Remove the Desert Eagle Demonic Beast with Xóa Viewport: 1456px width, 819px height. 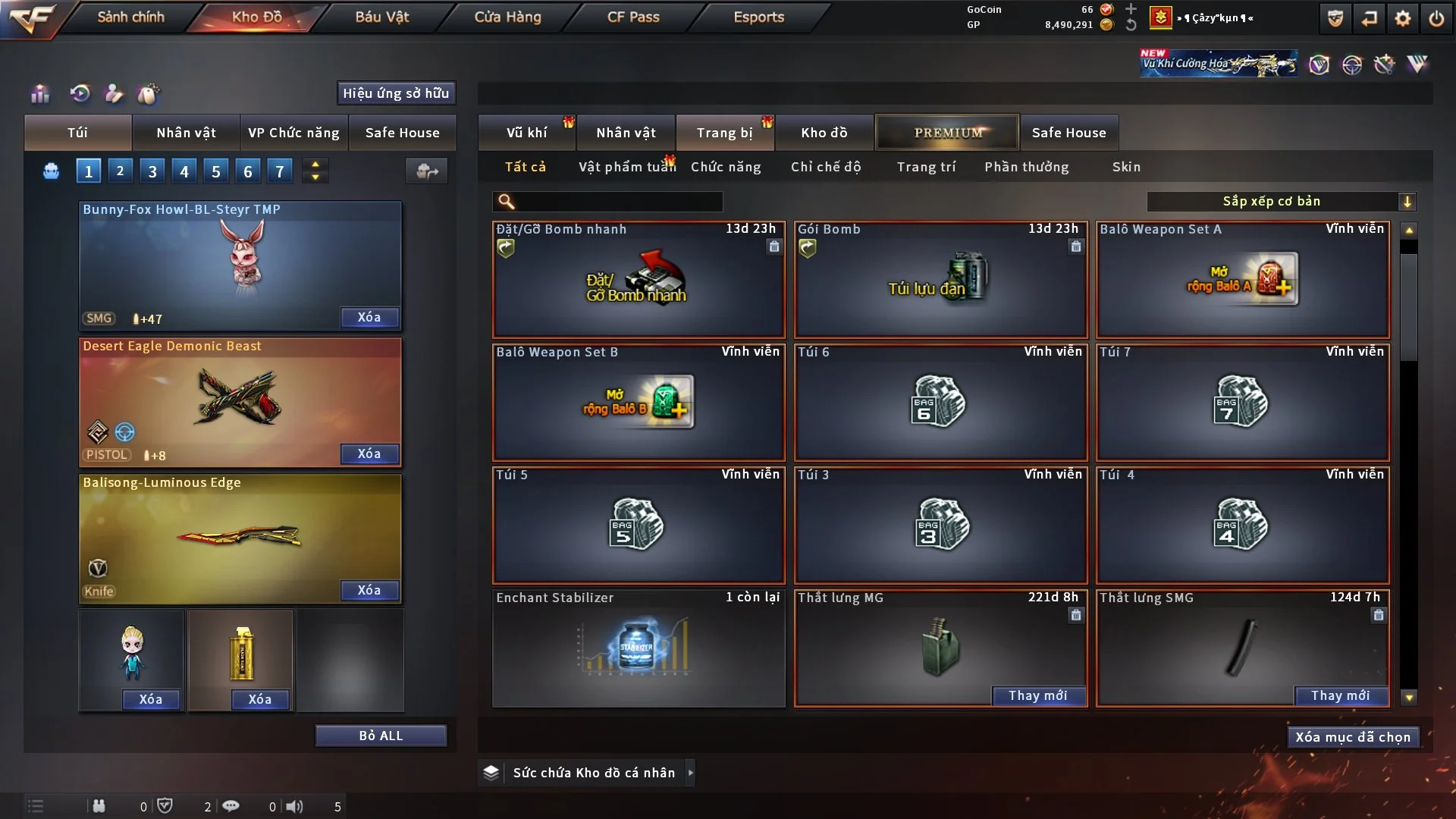tap(369, 453)
